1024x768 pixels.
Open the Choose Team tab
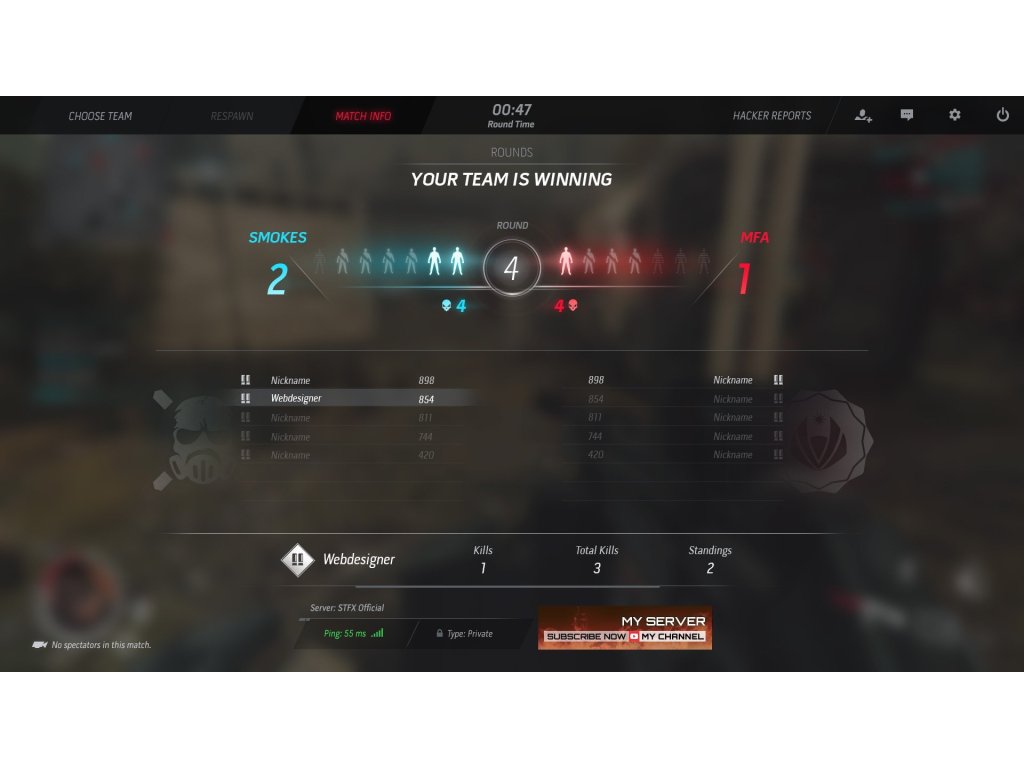[x=100, y=116]
